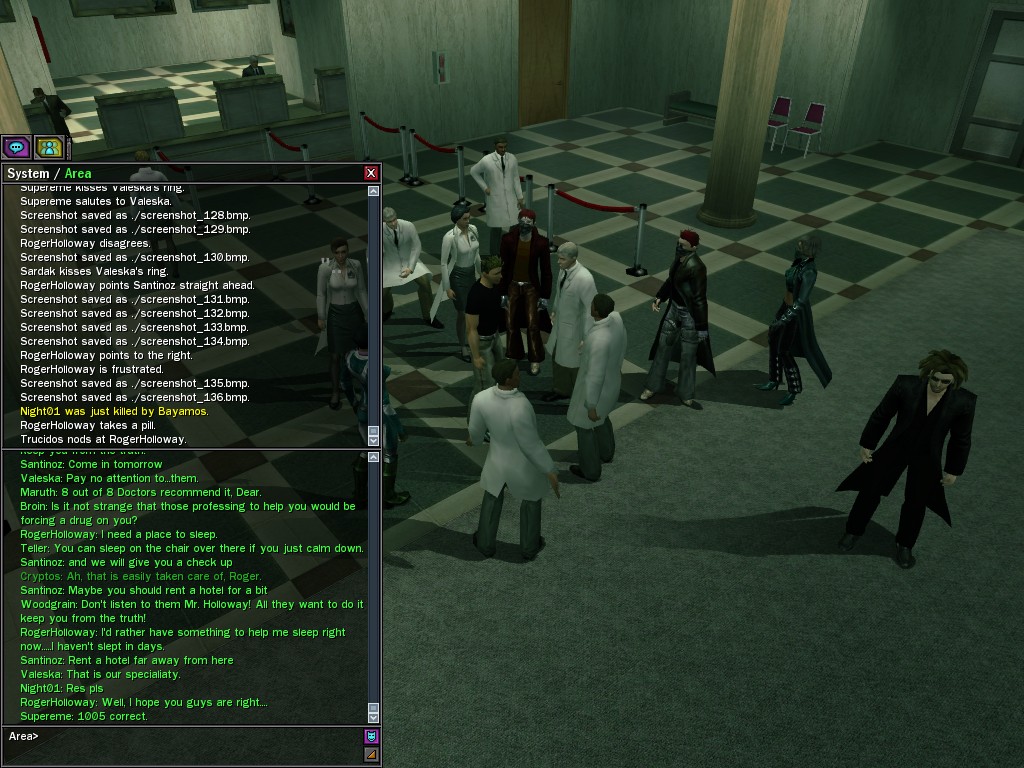Close the System / Area chat window
Image resolution: width=1024 pixels, height=768 pixels.
point(371,173)
